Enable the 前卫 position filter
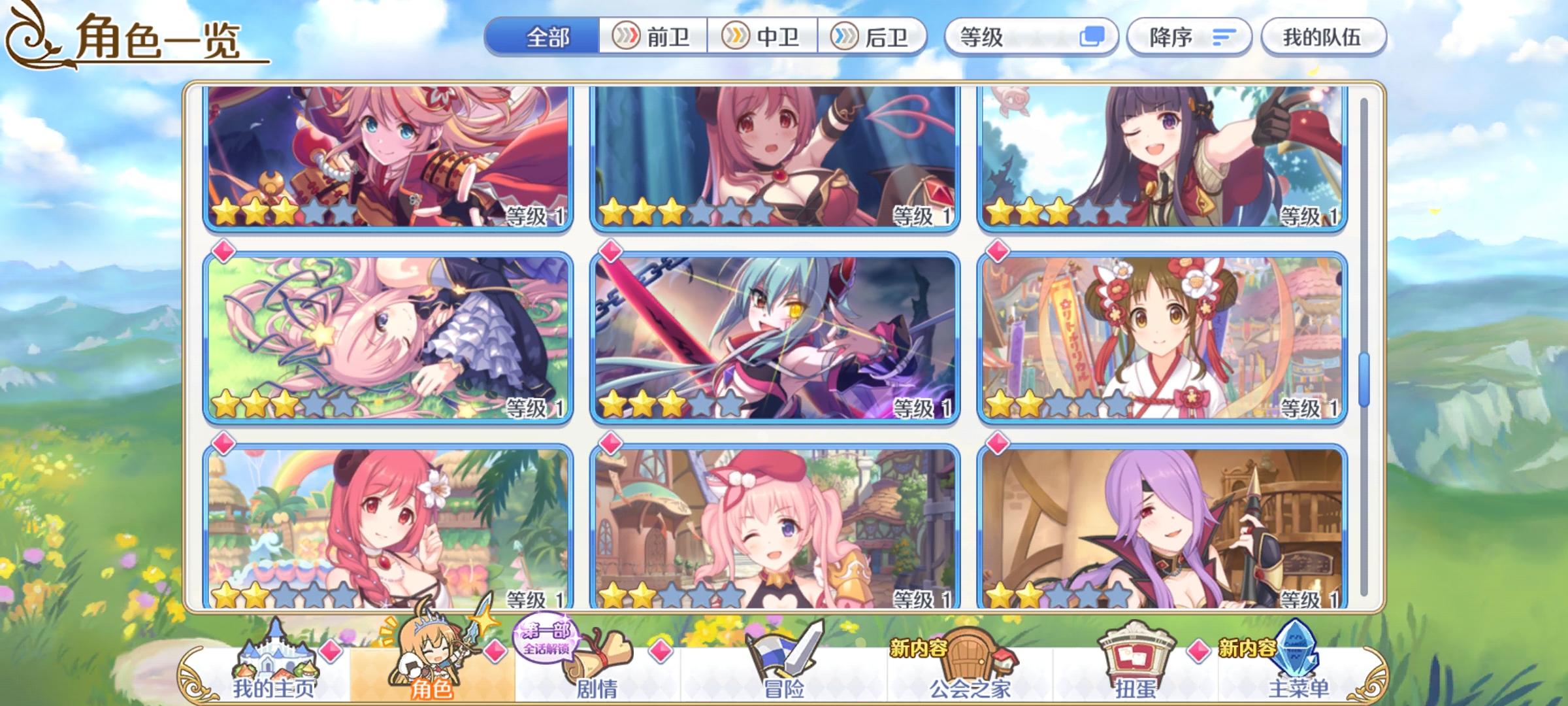This screenshot has height=706, width=1568. [x=653, y=37]
